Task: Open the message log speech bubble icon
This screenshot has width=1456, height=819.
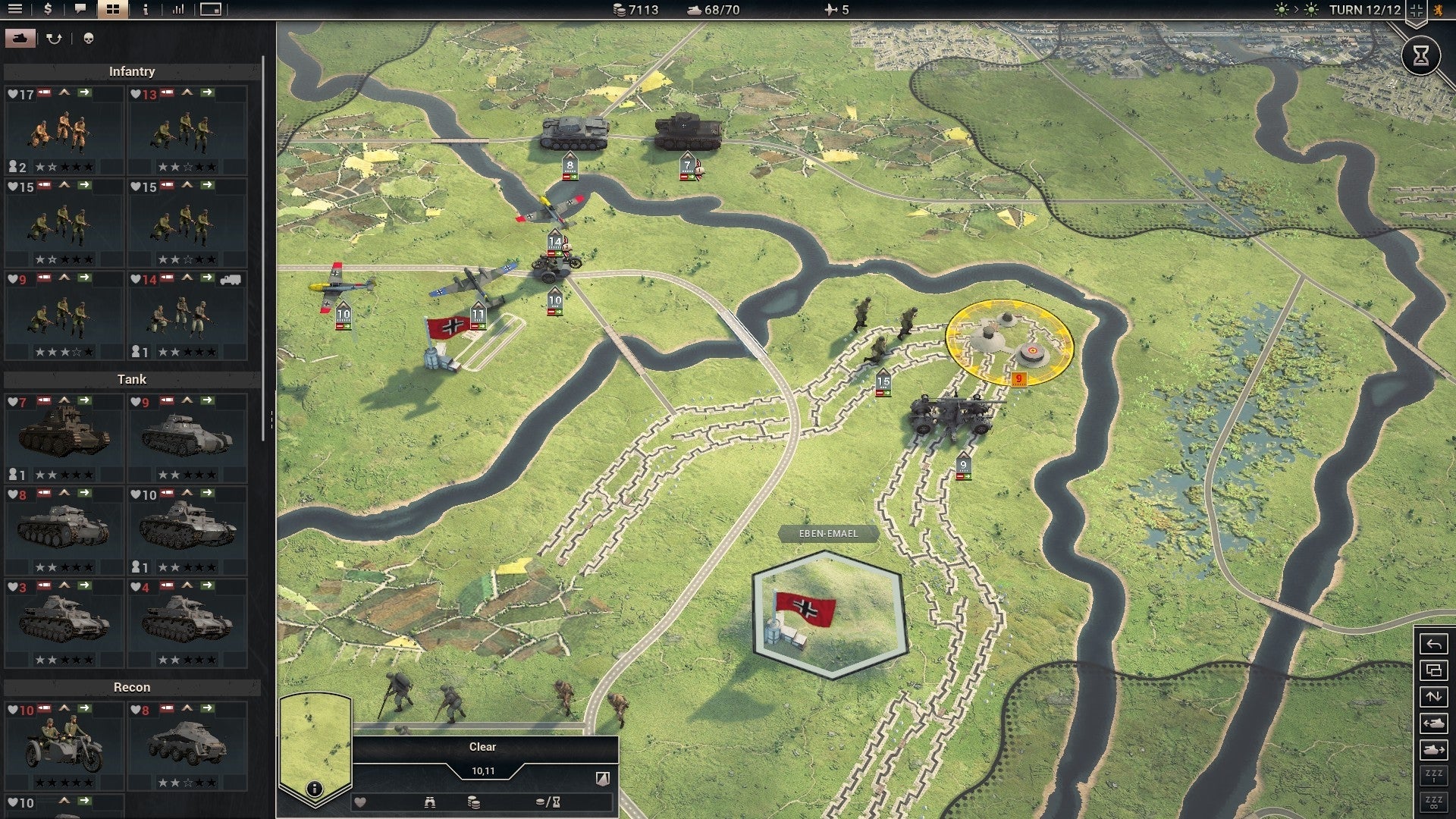Action: (x=80, y=10)
